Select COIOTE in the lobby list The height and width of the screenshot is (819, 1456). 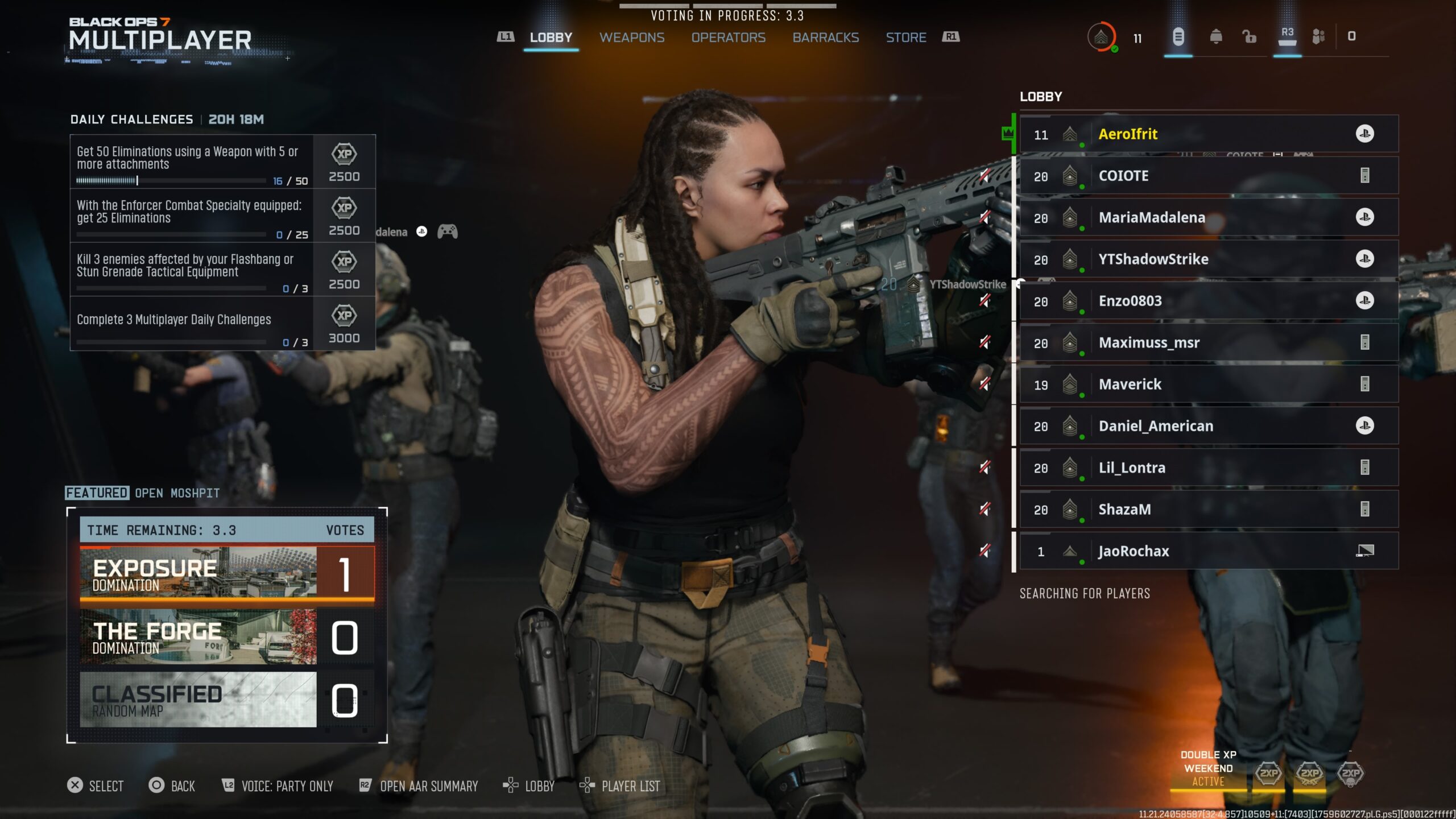(x=1208, y=176)
